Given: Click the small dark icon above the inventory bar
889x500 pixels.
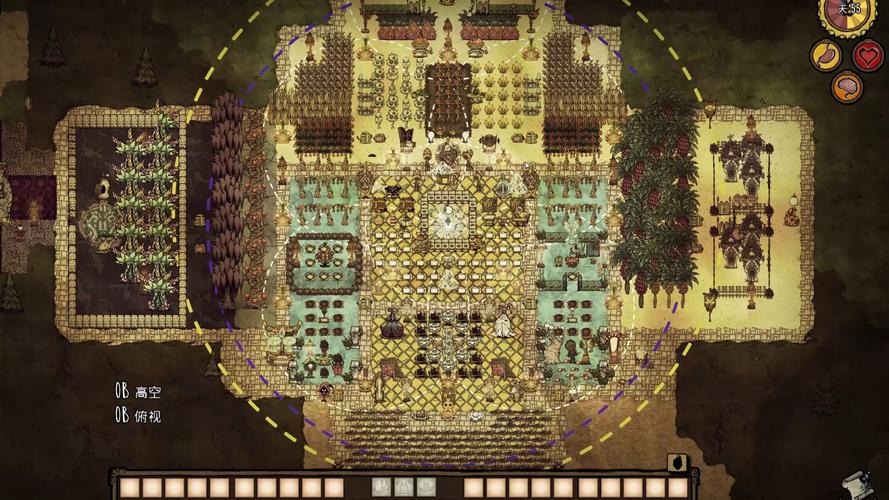Looking at the screenshot, I should pos(677,462).
